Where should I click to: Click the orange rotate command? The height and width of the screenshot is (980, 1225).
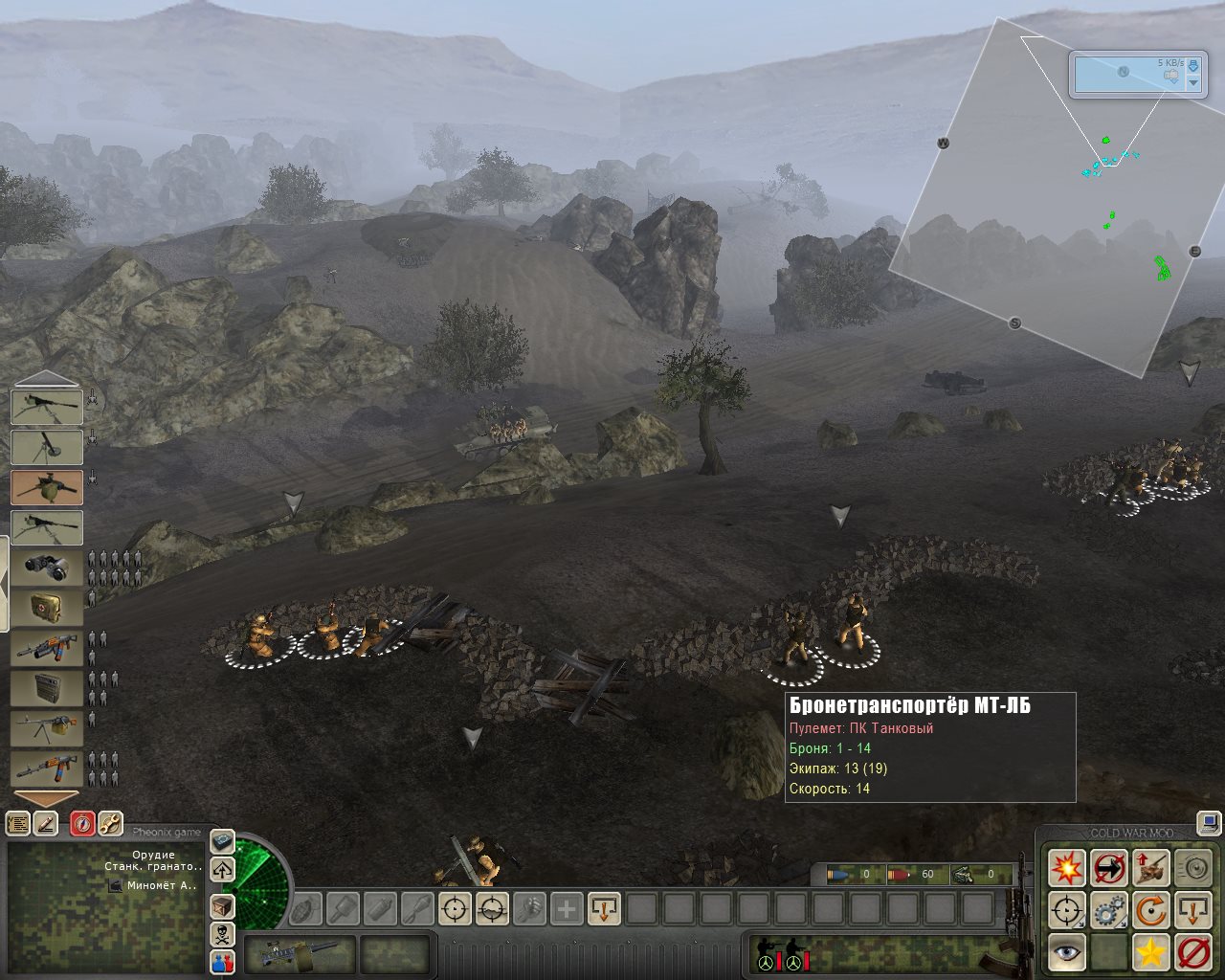(1150, 910)
